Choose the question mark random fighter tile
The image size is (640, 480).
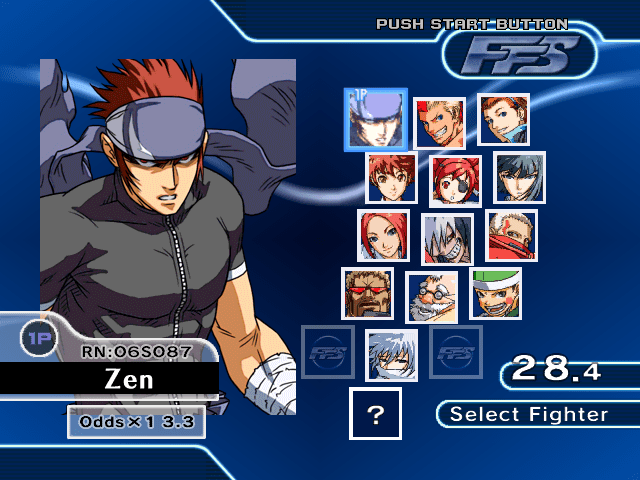click(375, 414)
